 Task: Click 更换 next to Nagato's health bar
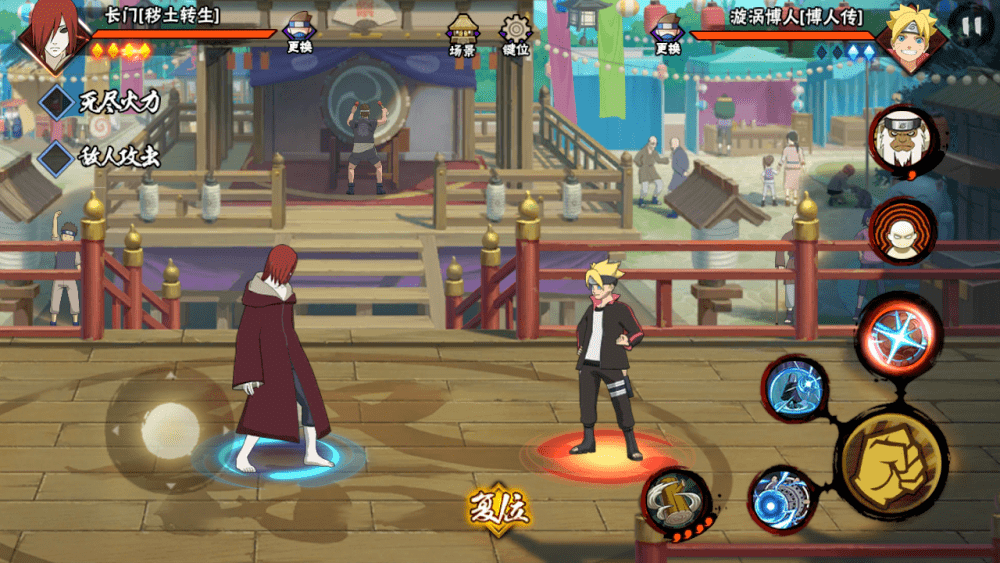coord(300,34)
